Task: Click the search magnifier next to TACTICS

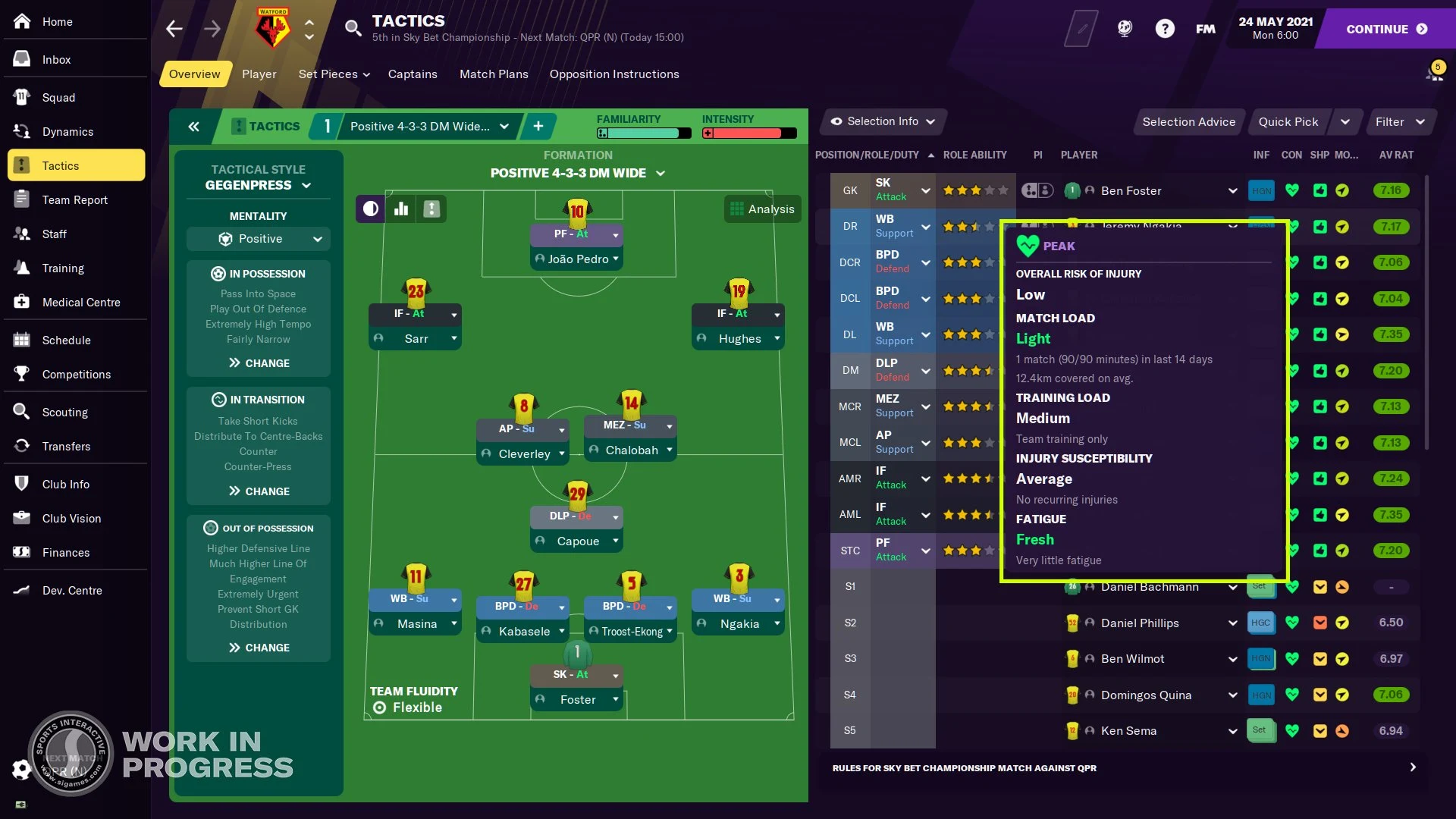Action: coord(353,27)
